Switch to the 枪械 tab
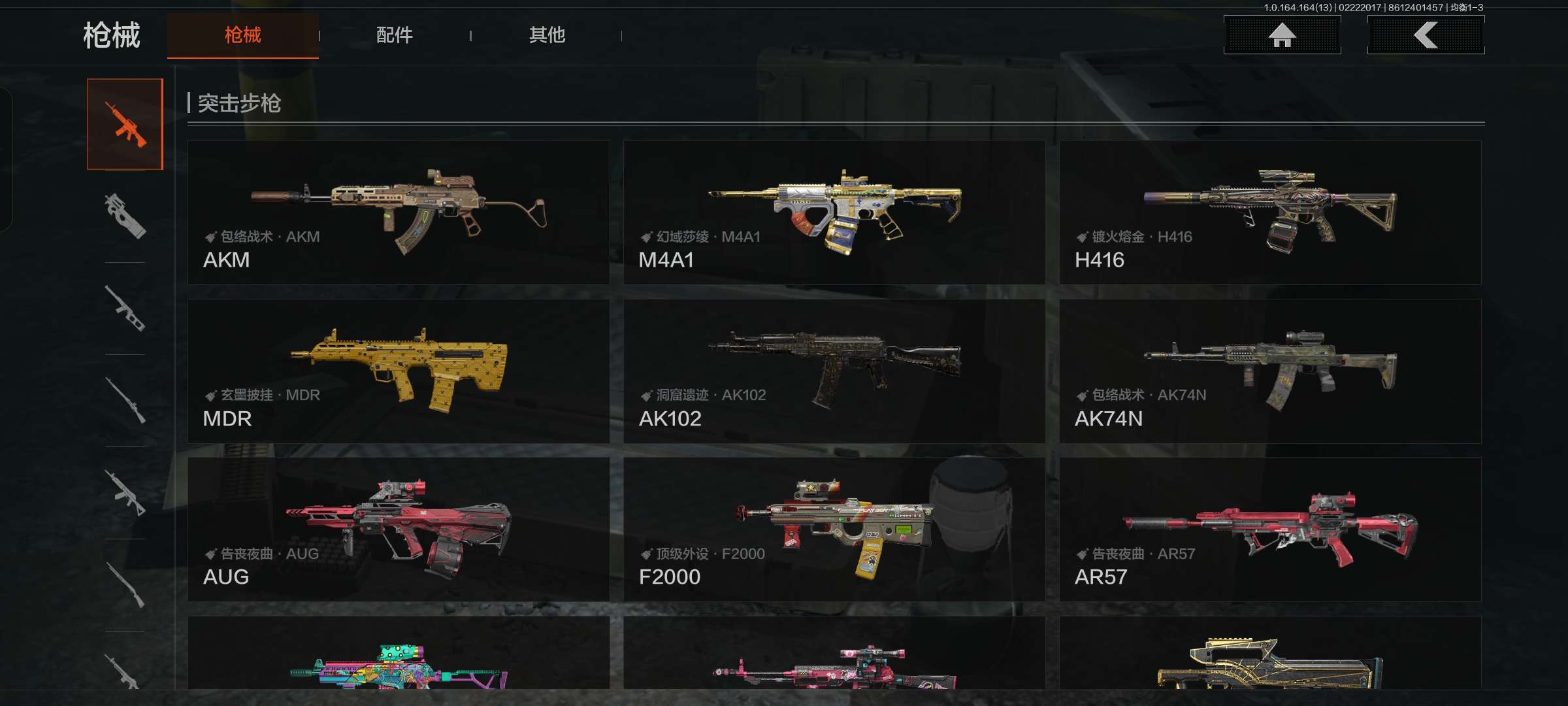This screenshot has width=1568, height=706. click(x=242, y=35)
